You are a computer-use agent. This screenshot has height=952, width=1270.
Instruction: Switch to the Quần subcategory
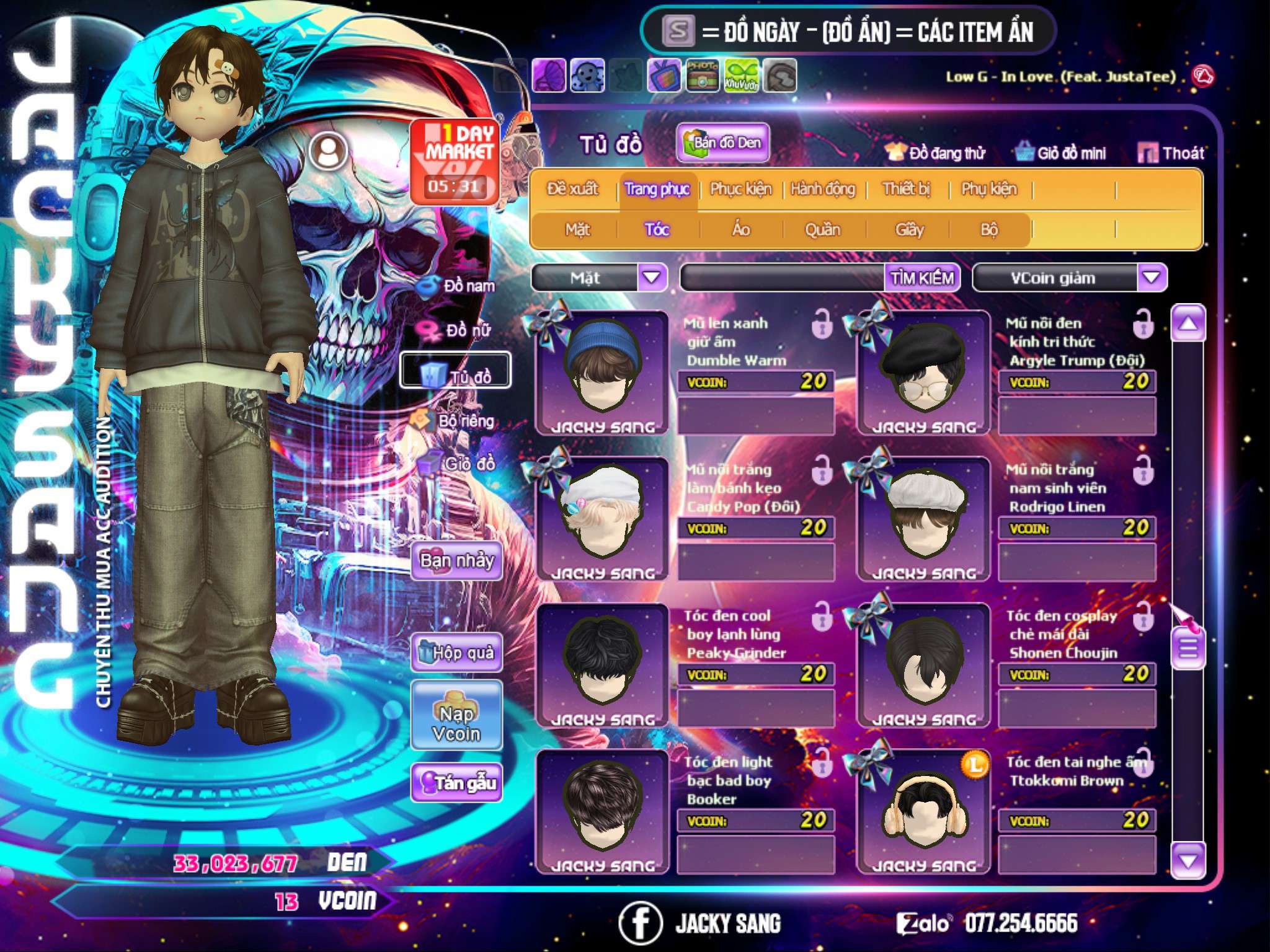click(x=822, y=230)
